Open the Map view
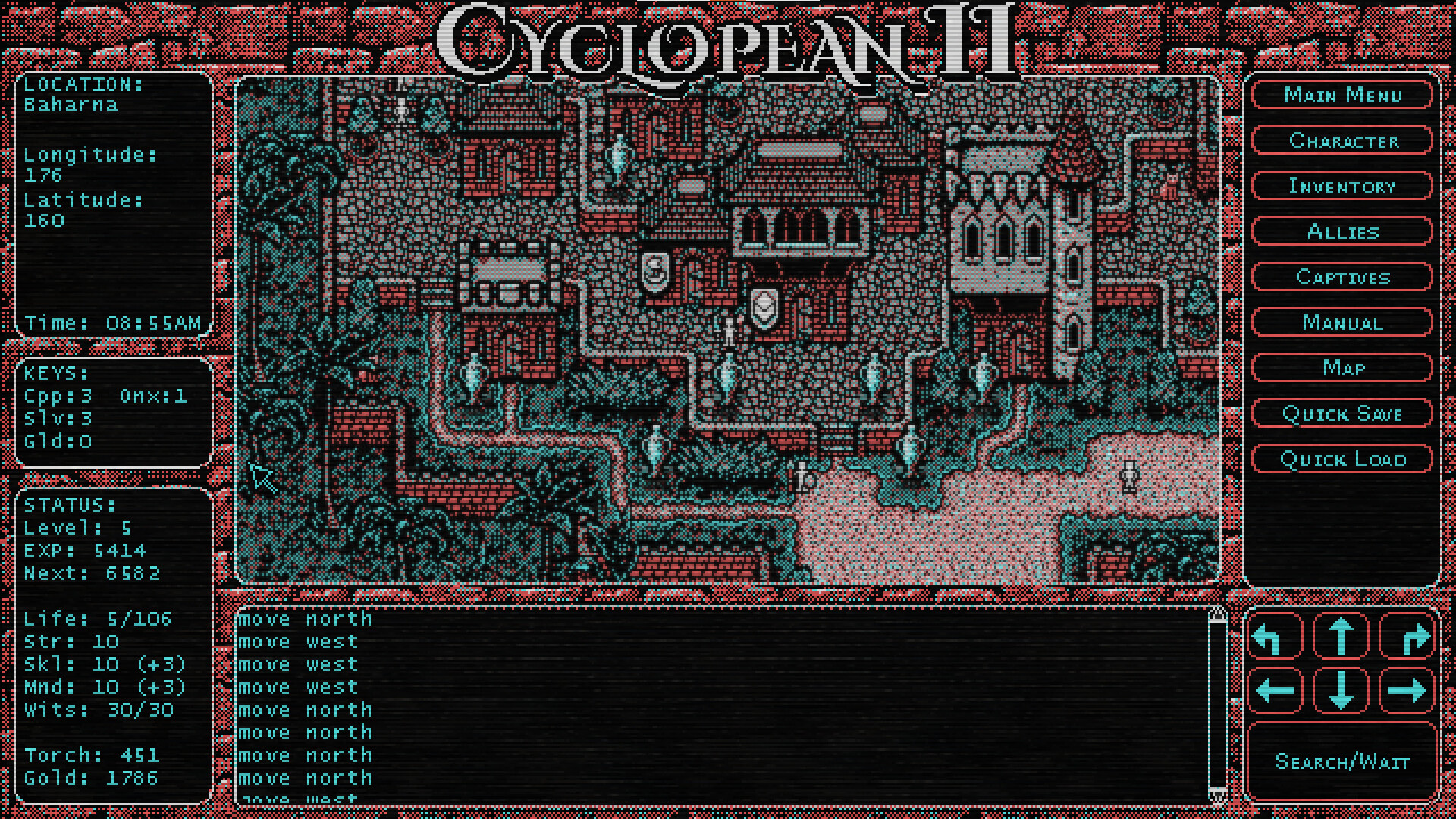Image resolution: width=1456 pixels, height=819 pixels. click(x=1342, y=369)
